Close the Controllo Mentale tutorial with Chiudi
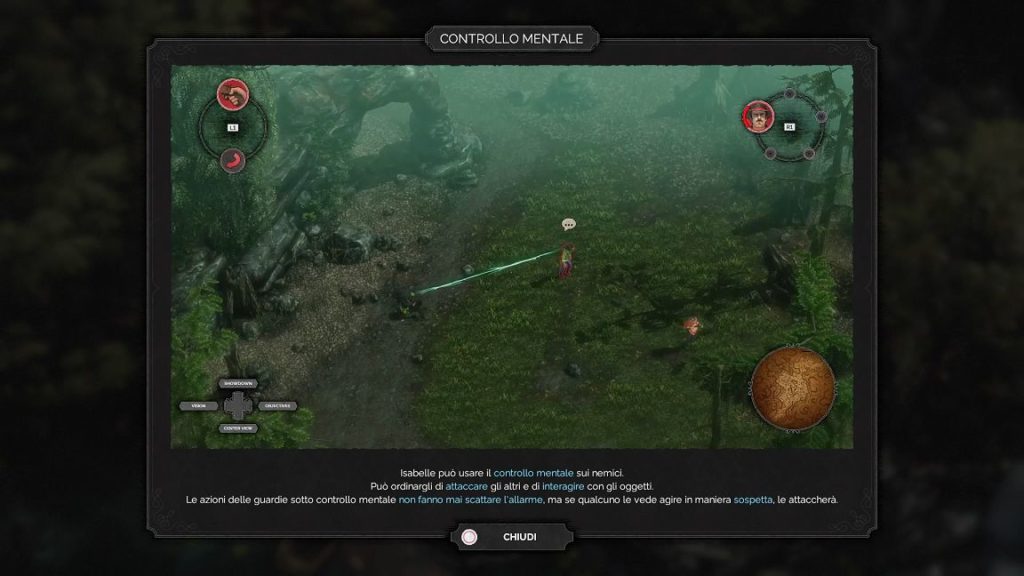 [x=512, y=537]
